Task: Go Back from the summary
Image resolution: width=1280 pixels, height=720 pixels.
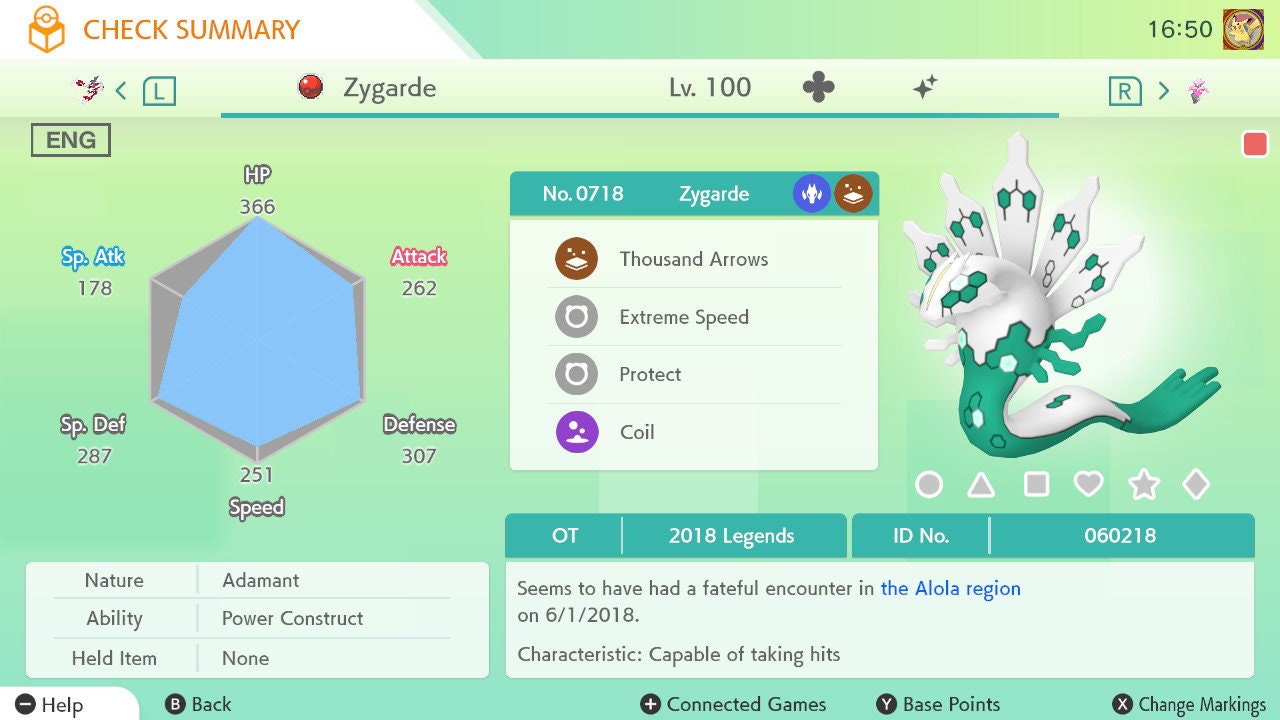Action: click(x=198, y=704)
